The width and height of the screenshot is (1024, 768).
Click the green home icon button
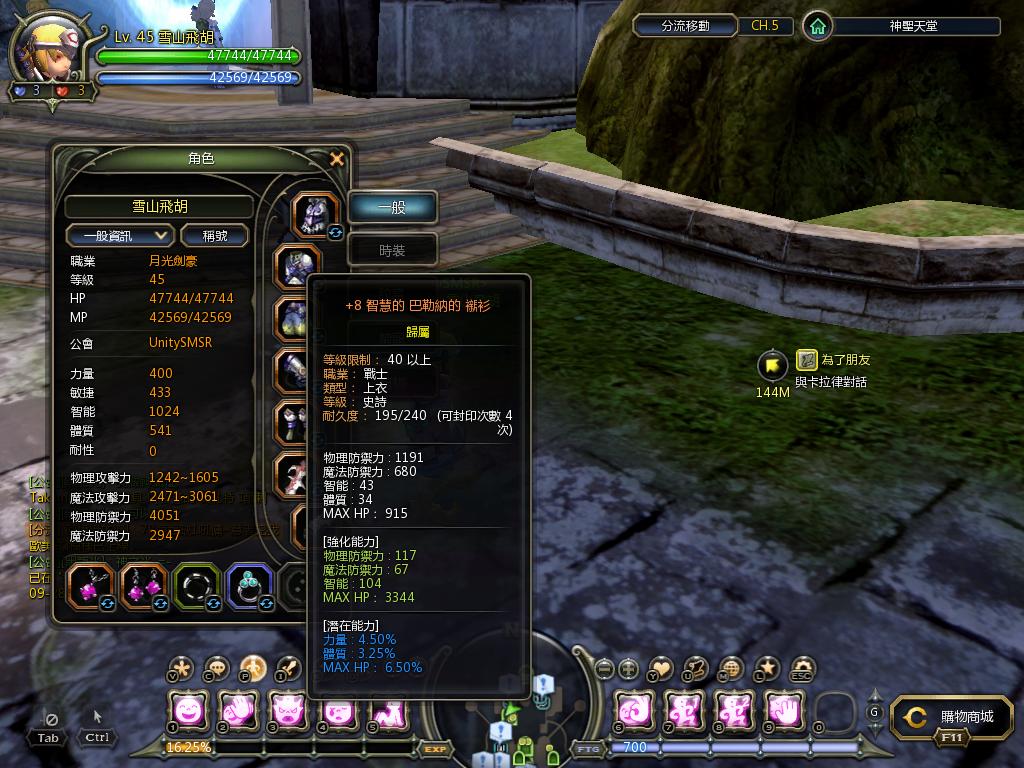(x=818, y=26)
